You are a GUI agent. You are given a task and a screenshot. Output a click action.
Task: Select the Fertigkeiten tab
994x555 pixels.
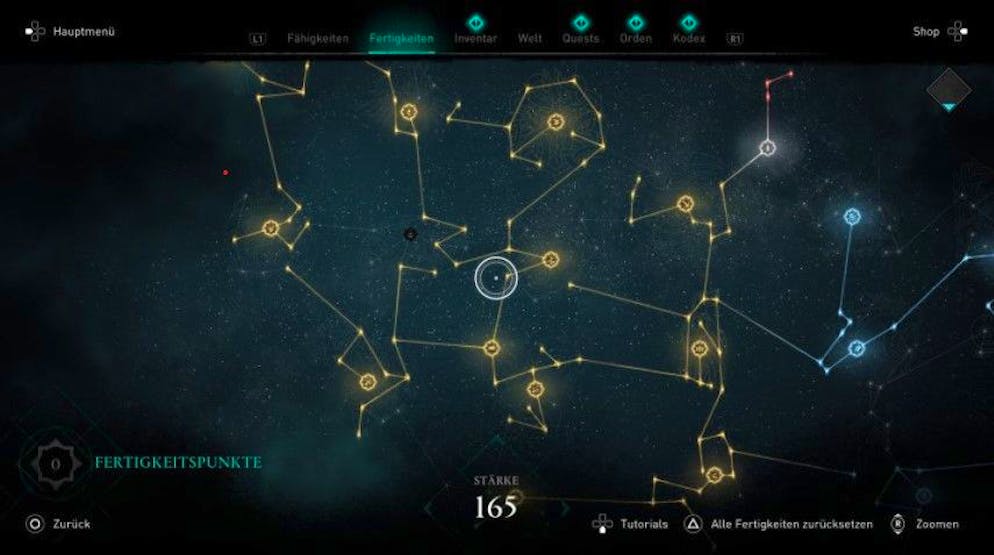click(401, 39)
